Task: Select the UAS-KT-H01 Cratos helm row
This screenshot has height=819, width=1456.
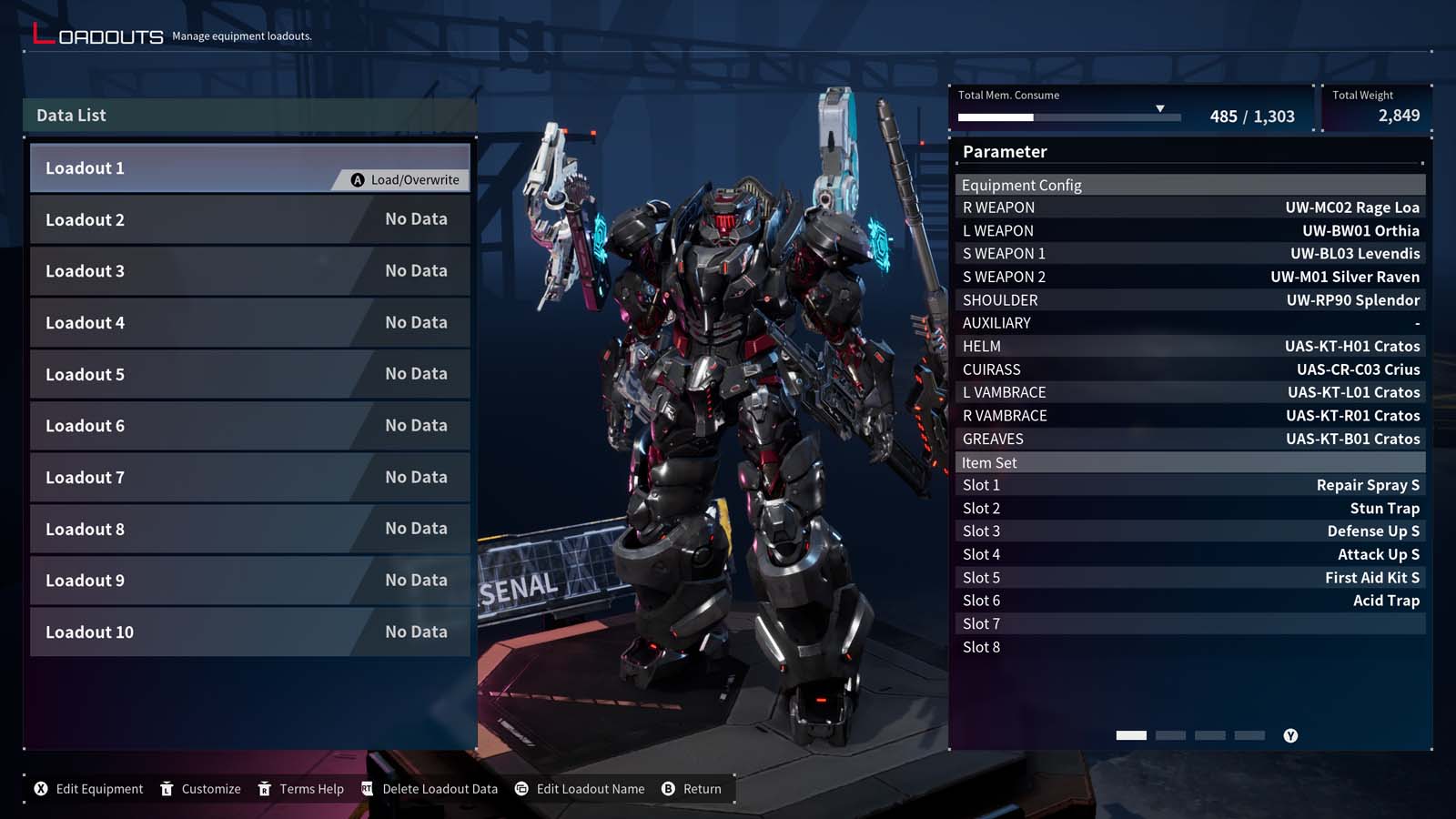Action: pyautogui.click(x=1188, y=346)
